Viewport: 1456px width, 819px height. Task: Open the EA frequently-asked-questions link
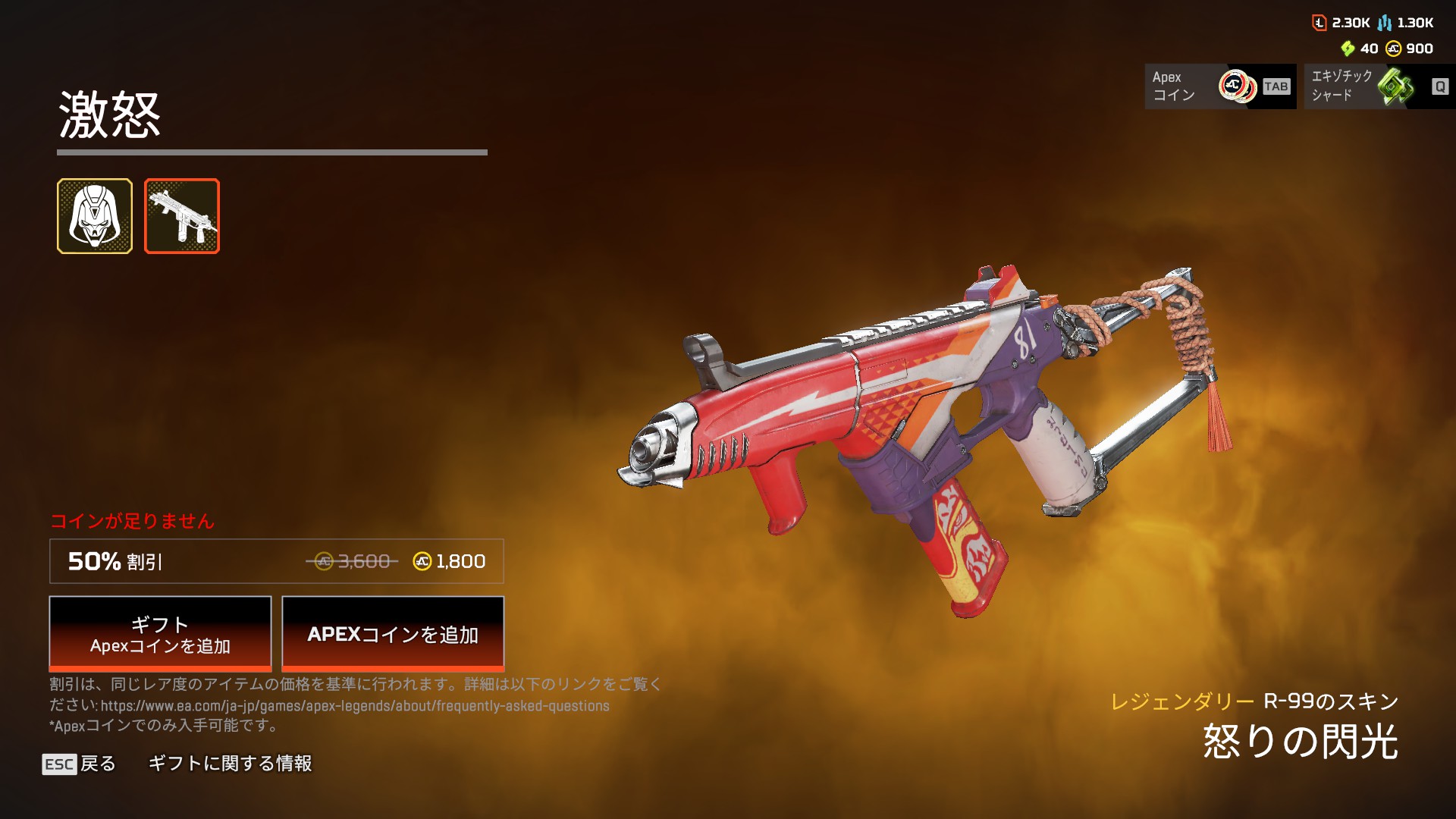(x=355, y=706)
